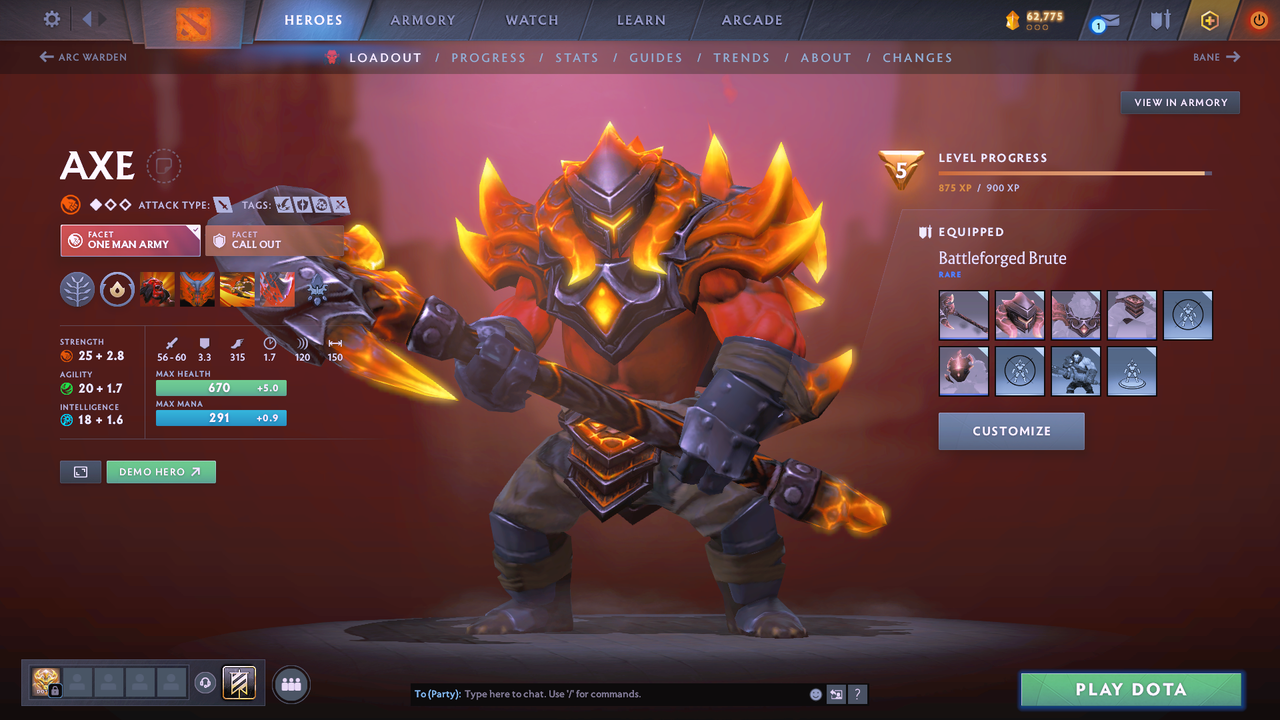This screenshot has width=1280, height=720.
Task: Switch to the STATS tab
Action: coord(577,57)
